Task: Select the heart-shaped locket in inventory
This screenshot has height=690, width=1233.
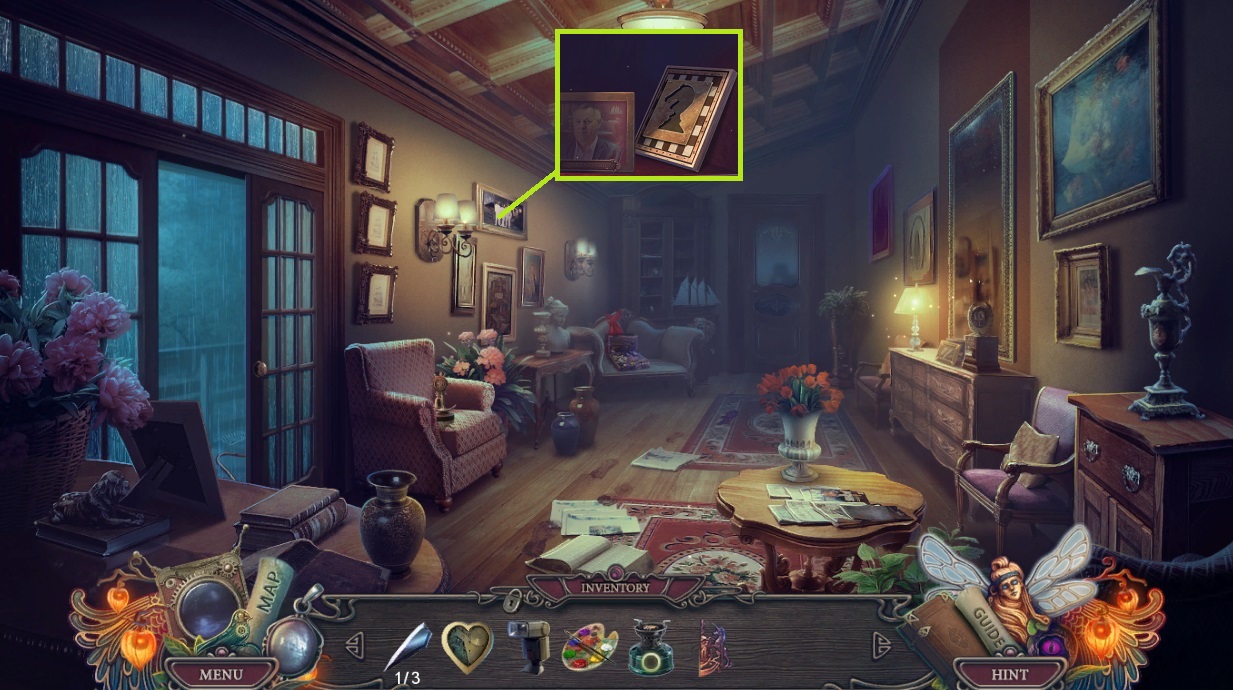Action: pos(467,646)
